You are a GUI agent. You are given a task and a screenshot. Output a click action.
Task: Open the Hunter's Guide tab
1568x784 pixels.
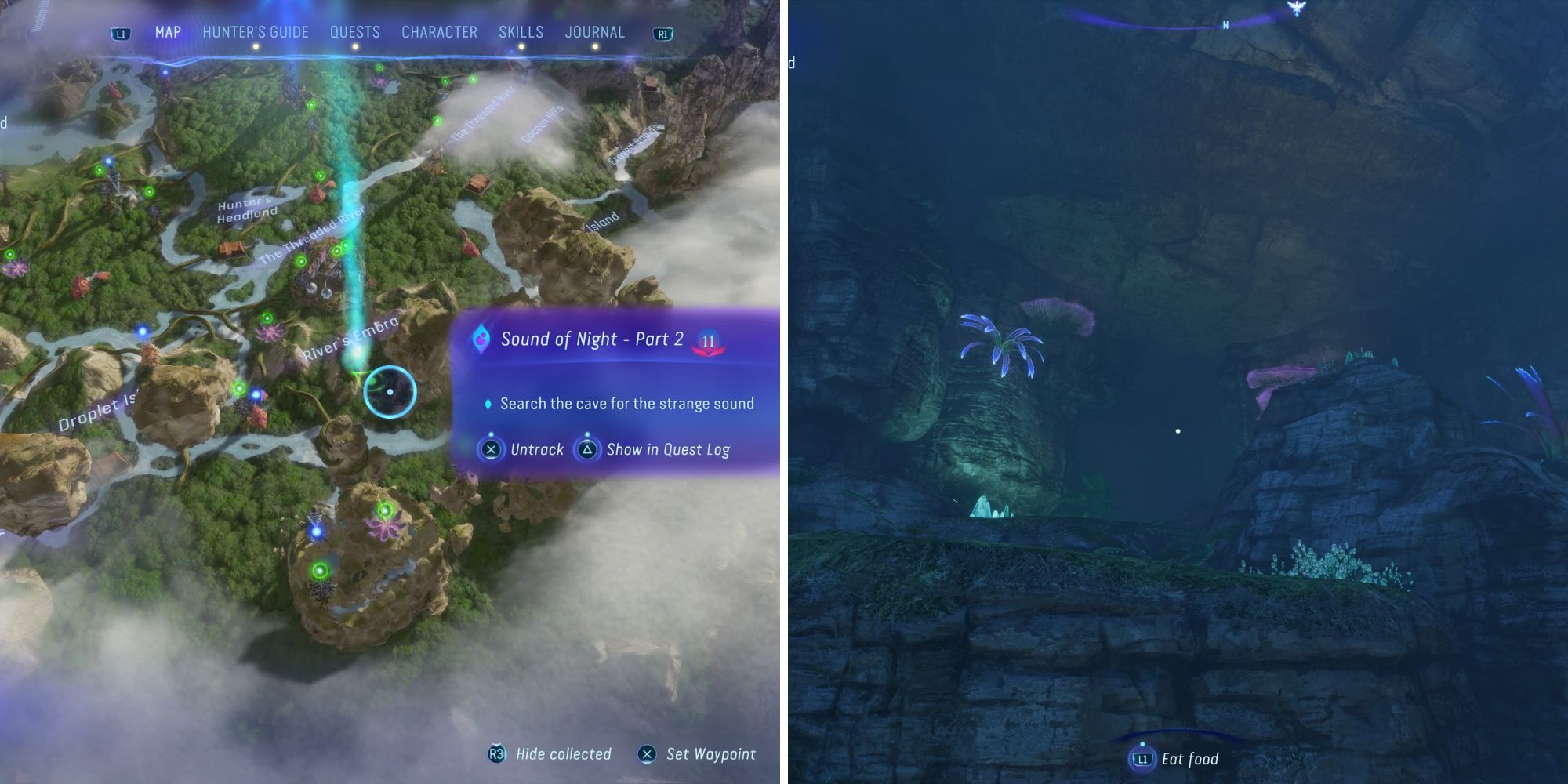click(256, 32)
